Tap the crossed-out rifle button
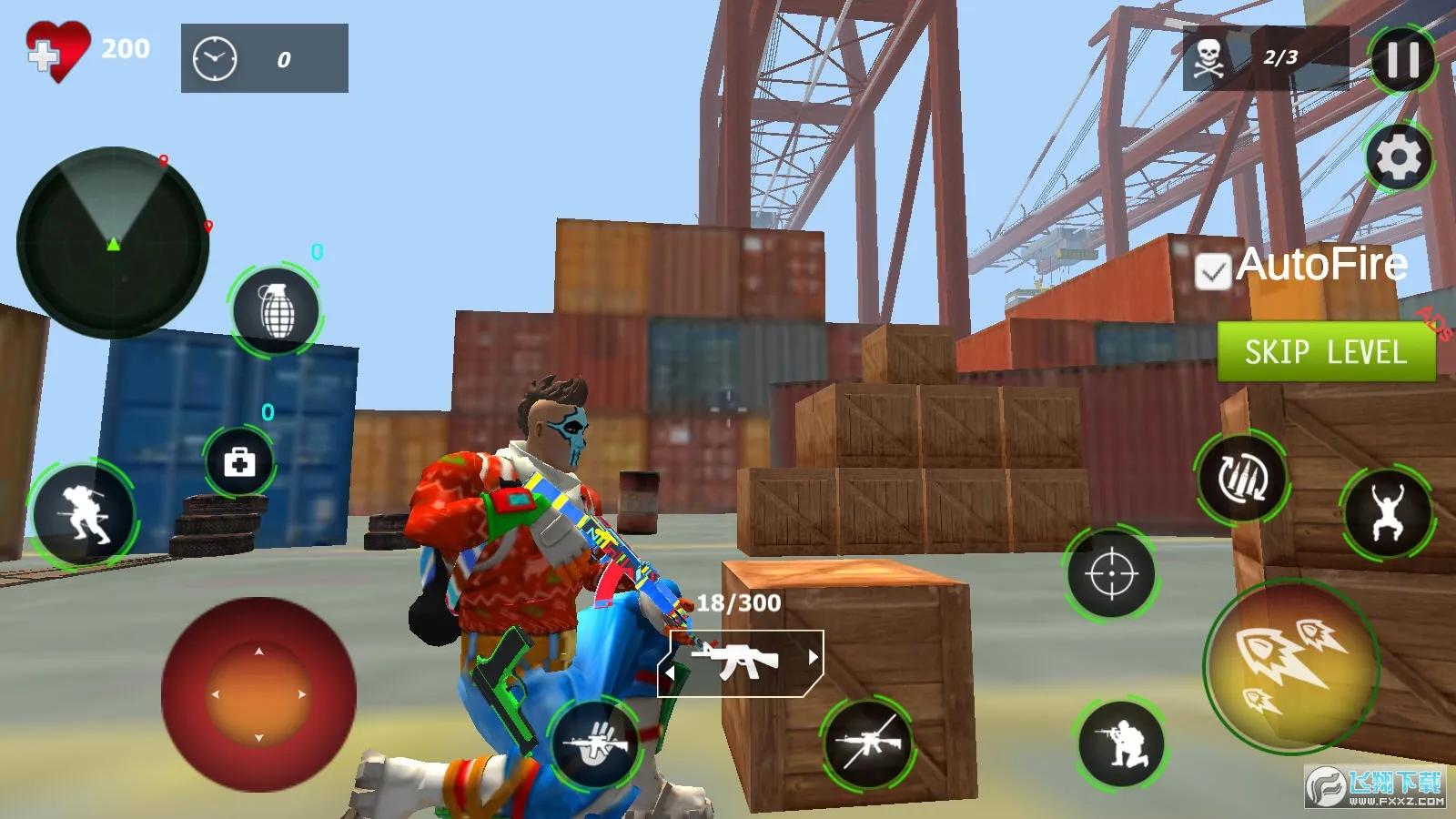The height and width of the screenshot is (819, 1456). [x=868, y=743]
